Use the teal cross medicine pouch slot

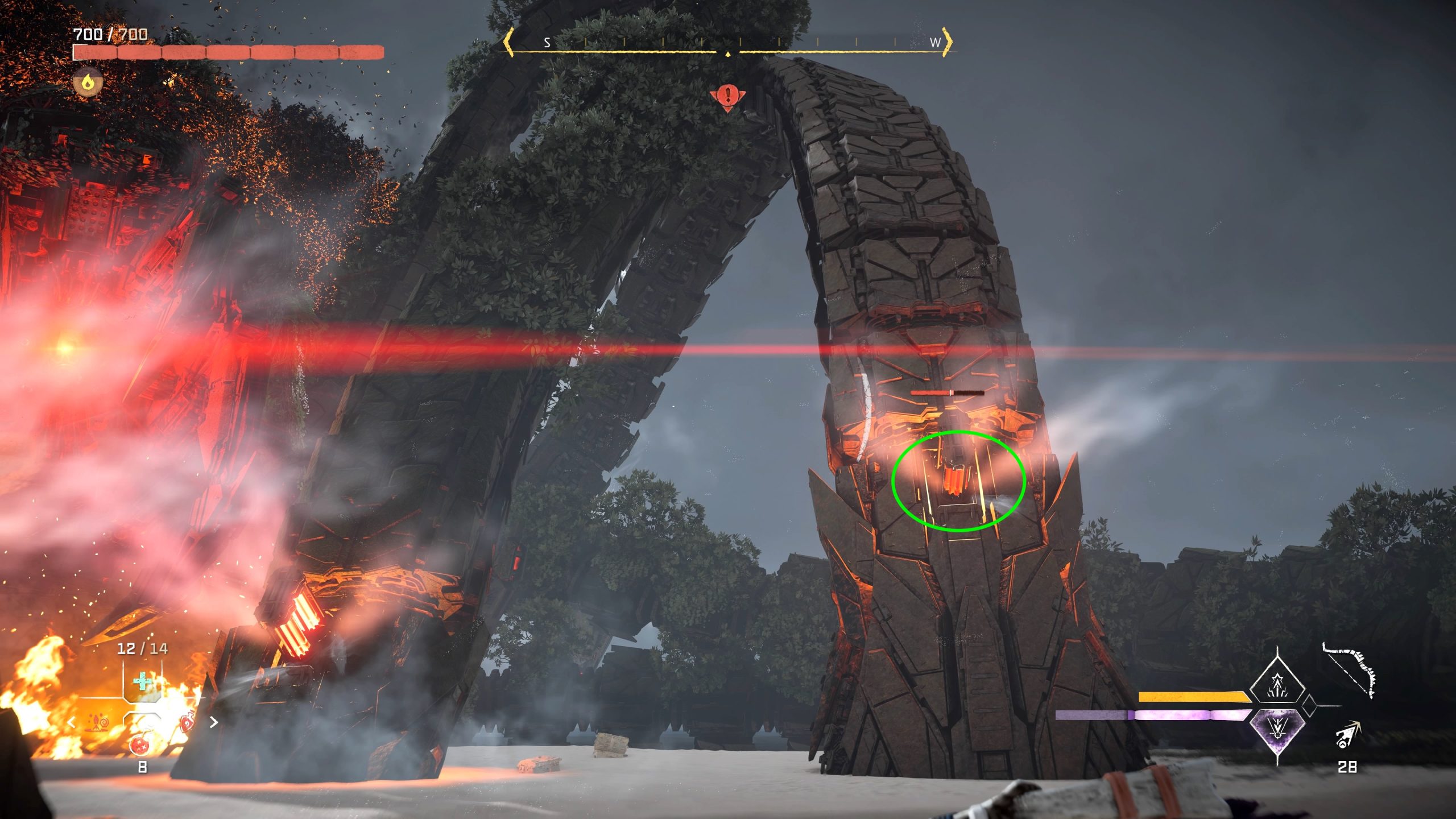pyautogui.click(x=142, y=681)
